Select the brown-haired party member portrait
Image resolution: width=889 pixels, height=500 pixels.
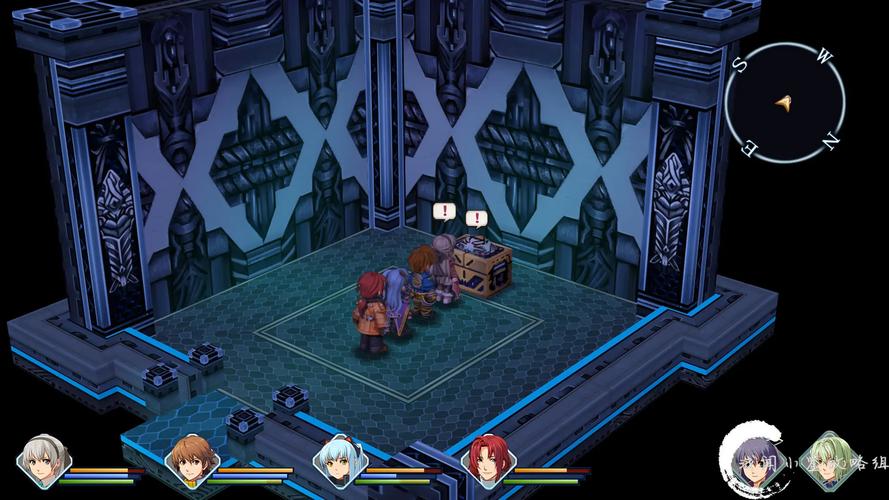[192, 461]
